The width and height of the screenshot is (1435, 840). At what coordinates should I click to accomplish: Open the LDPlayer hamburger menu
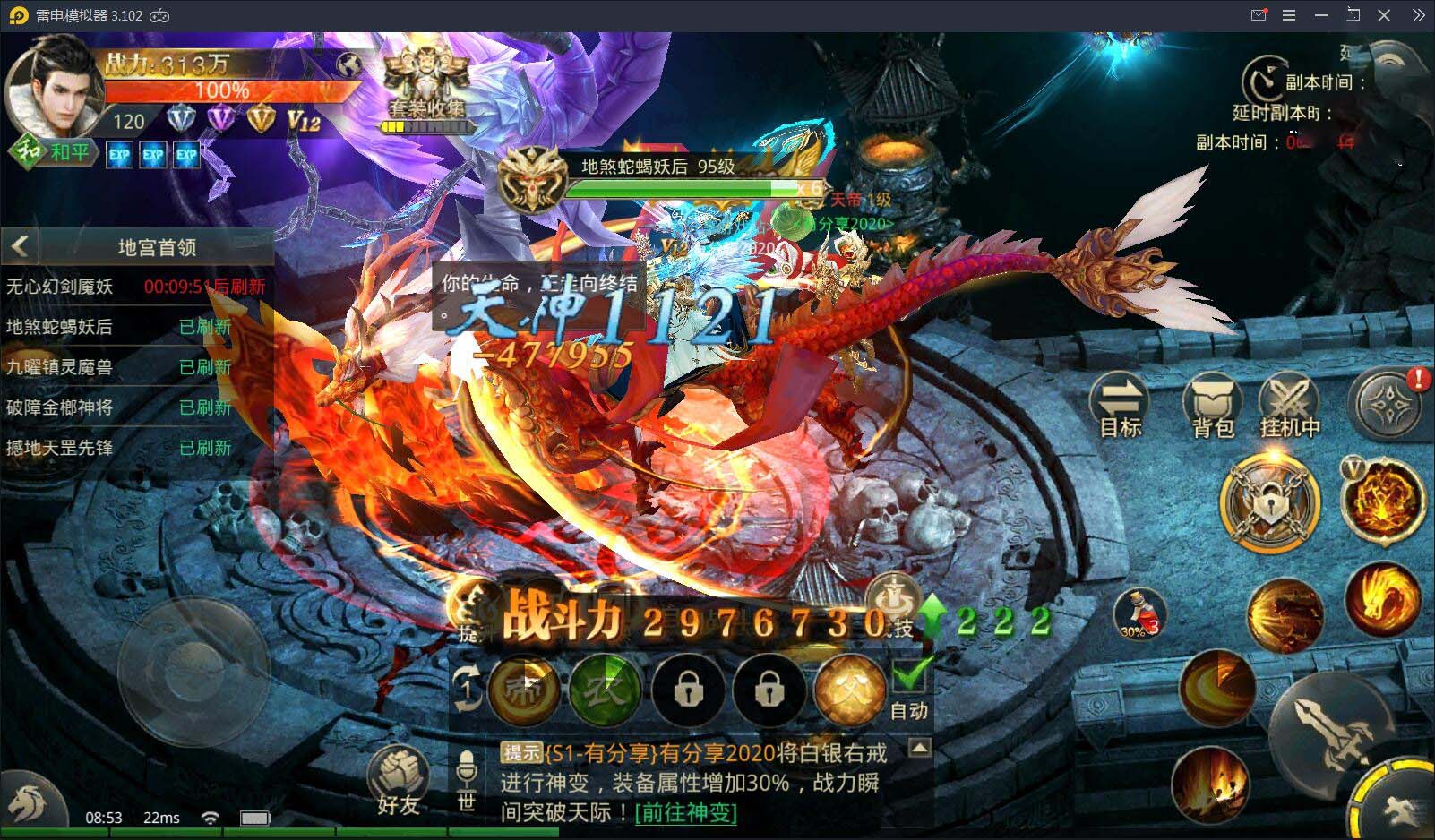click(1290, 15)
